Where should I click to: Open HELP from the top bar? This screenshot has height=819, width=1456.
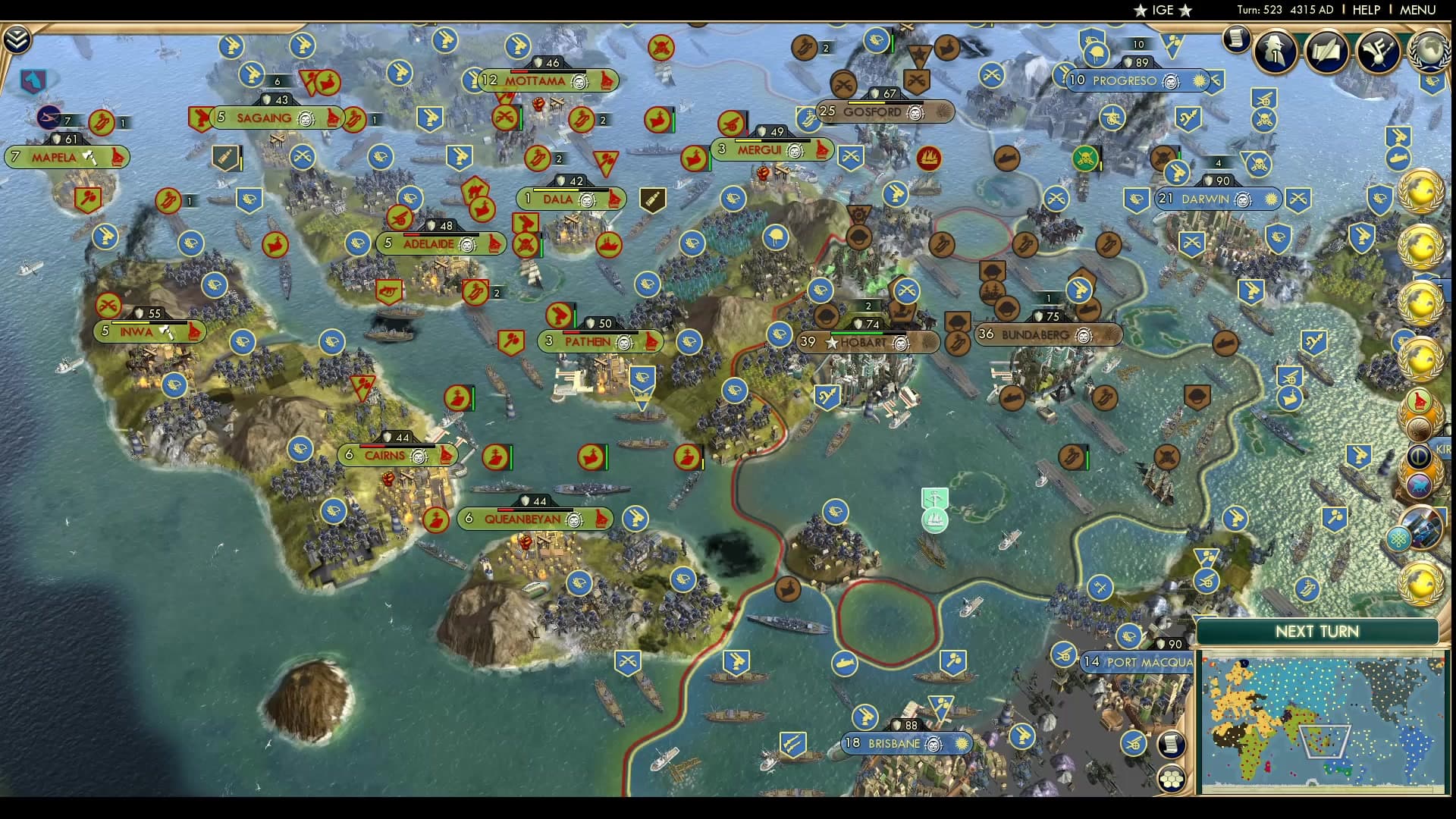[1367, 10]
